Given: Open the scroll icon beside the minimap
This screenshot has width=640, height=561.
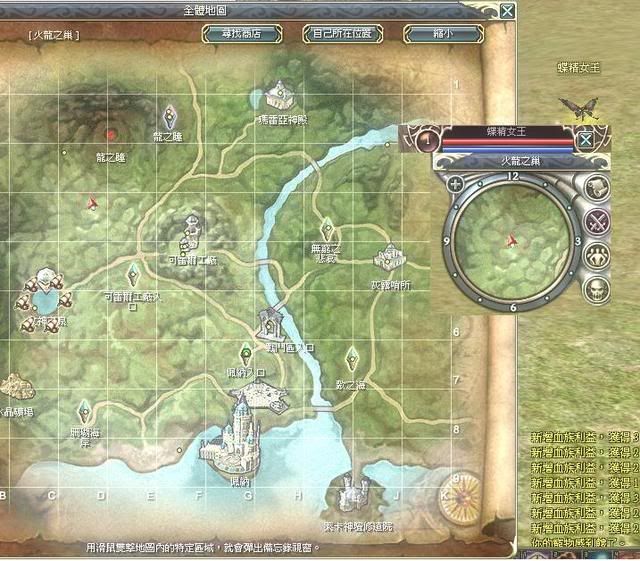Looking at the screenshot, I should coord(597,188).
